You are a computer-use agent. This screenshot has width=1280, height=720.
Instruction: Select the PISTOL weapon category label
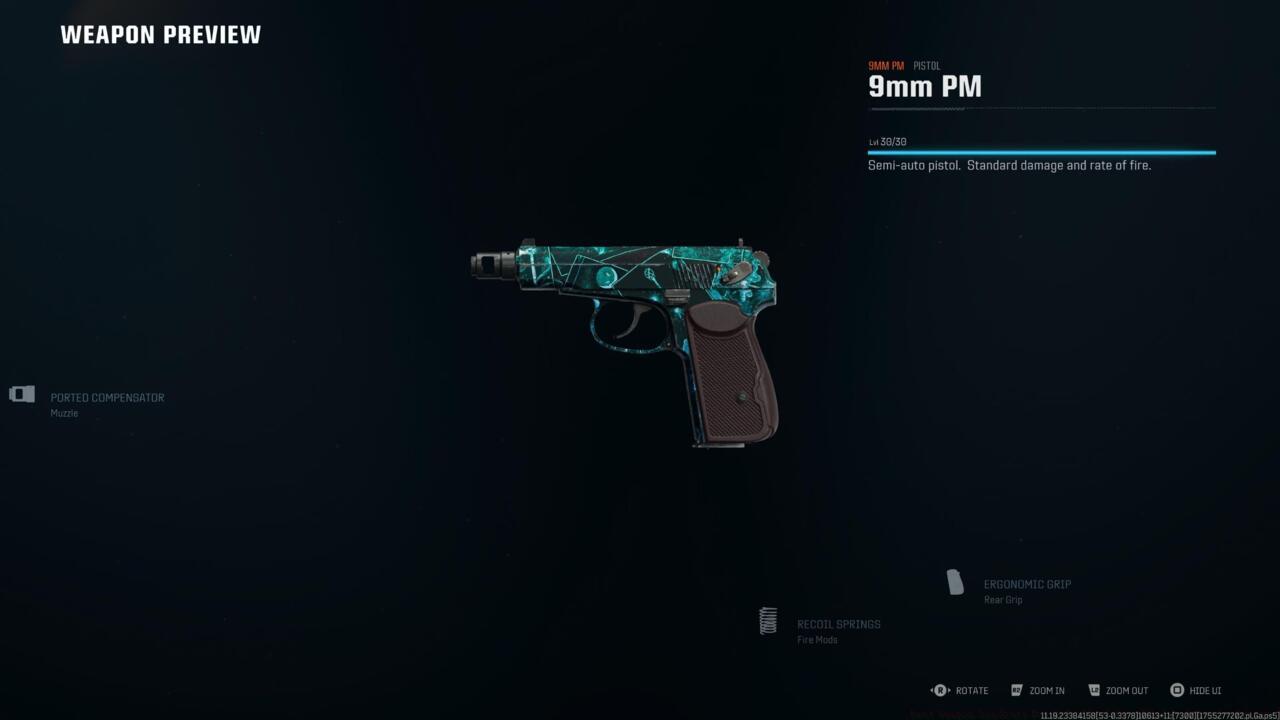click(x=927, y=65)
